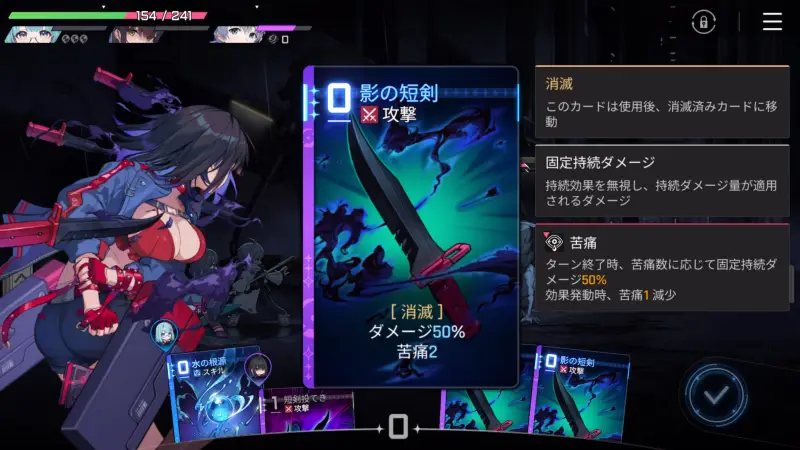Select the dark-haired character portrait

(x=126, y=34)
